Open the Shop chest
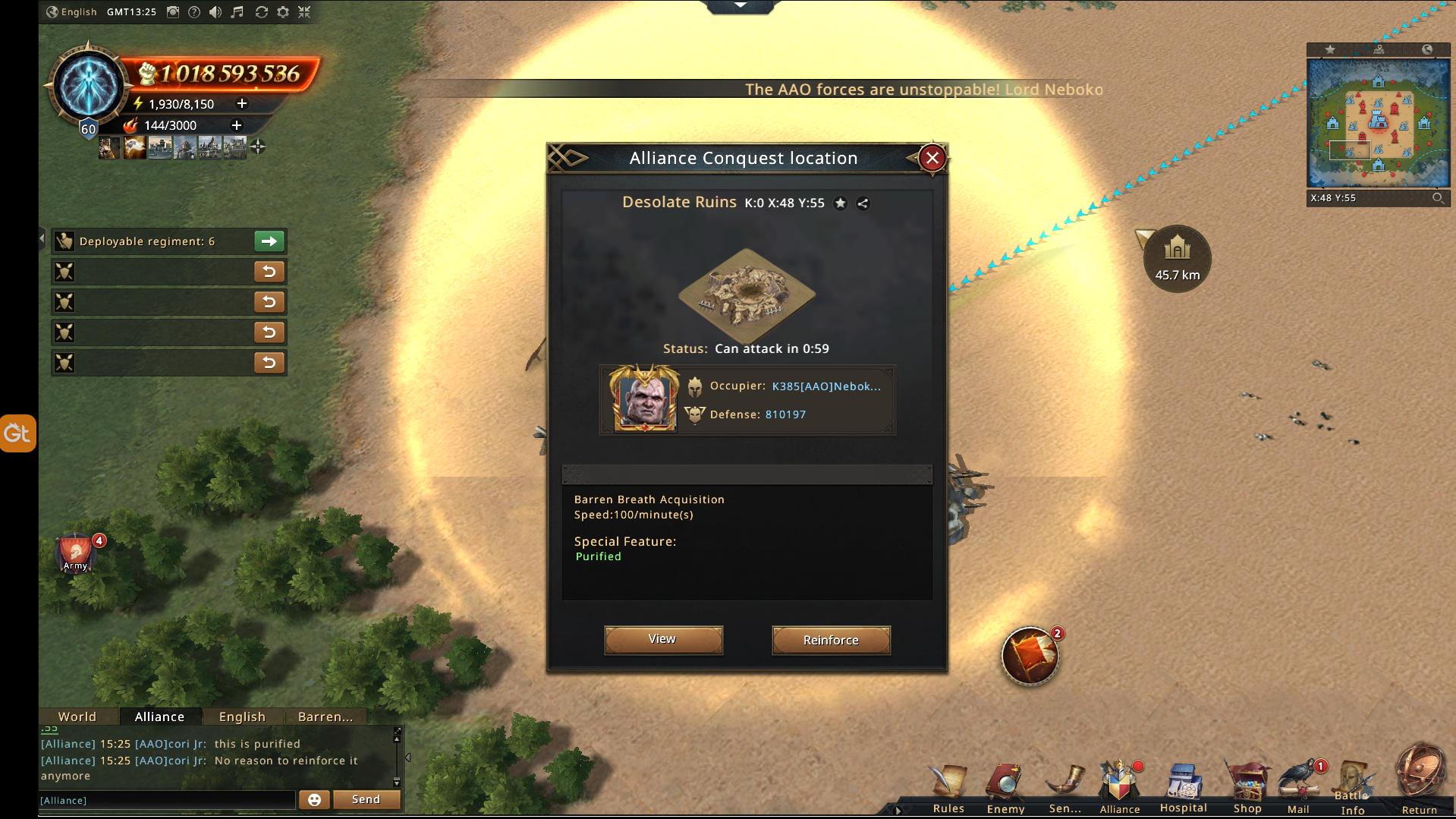Screen dimensions: 1456x819 coord(1247,788)
